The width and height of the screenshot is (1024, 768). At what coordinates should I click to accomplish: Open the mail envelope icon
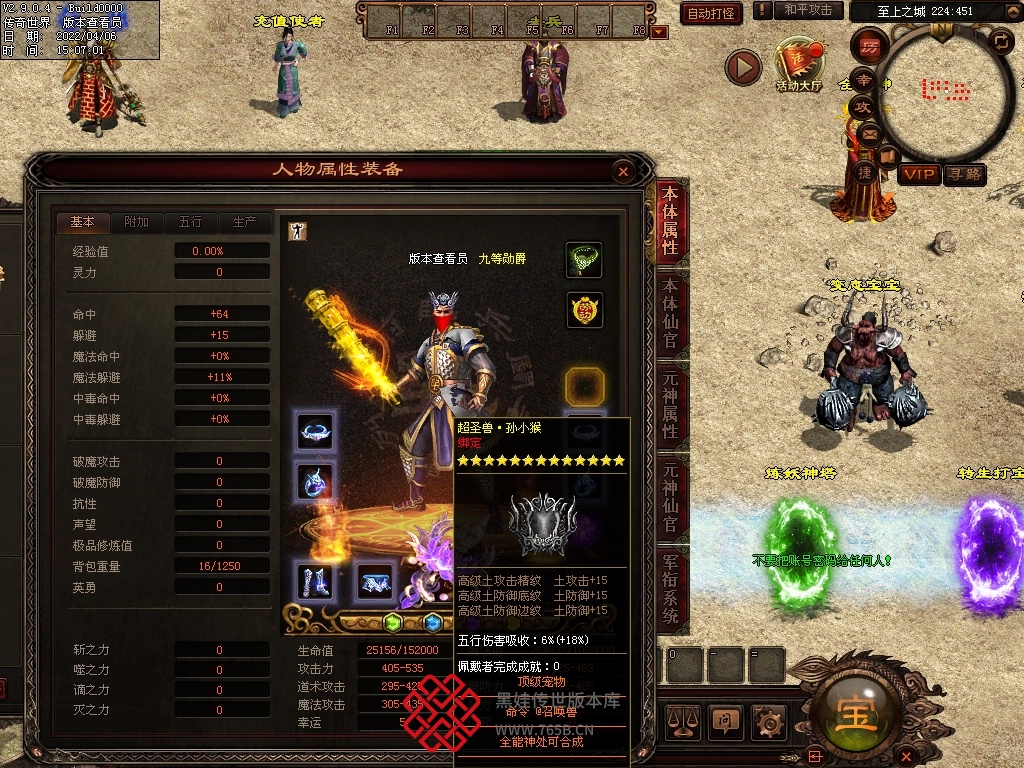tap(868, 133)
